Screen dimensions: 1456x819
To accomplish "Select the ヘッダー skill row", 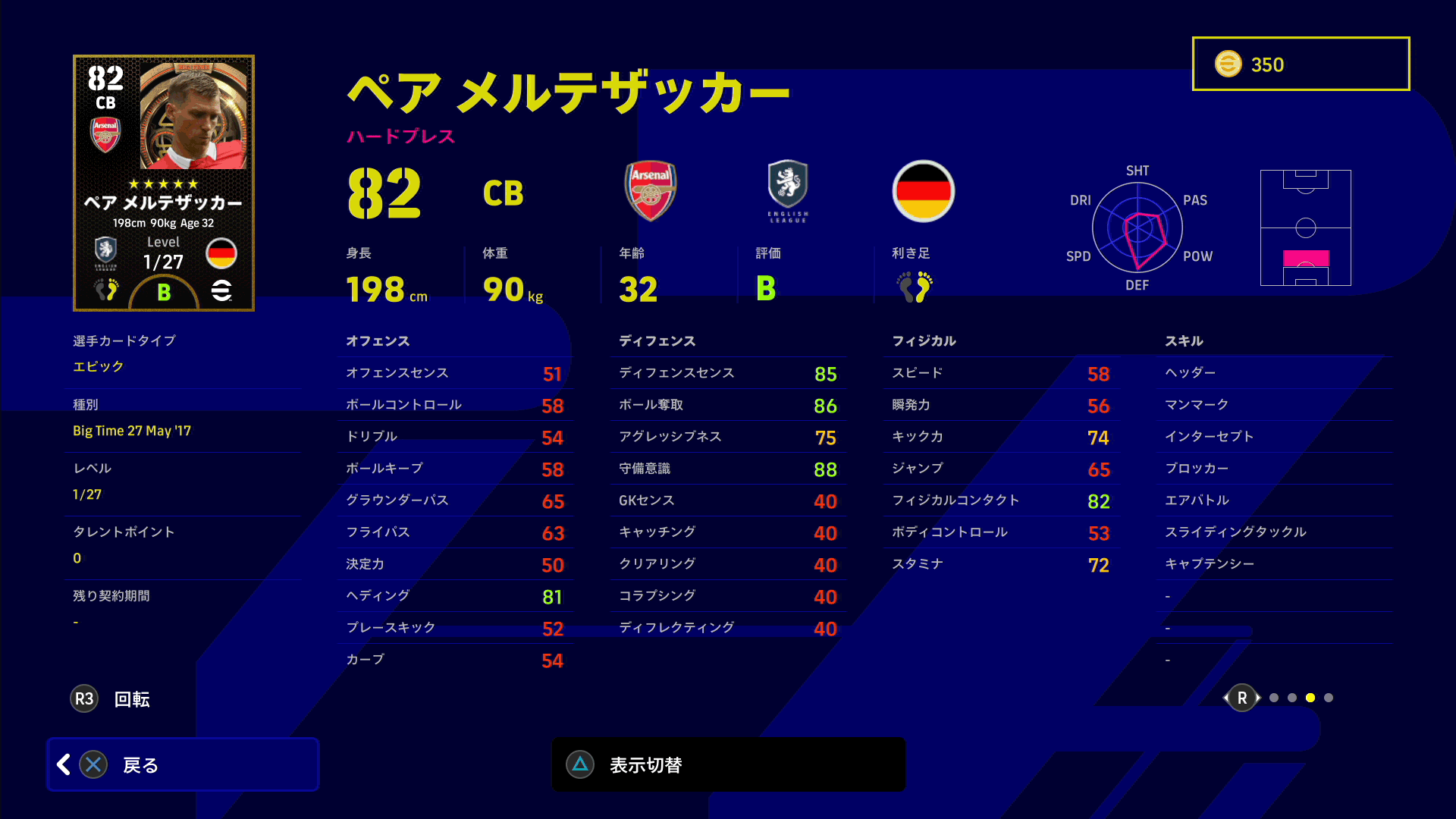I will pyautogui.click(x=1274, y=373).
